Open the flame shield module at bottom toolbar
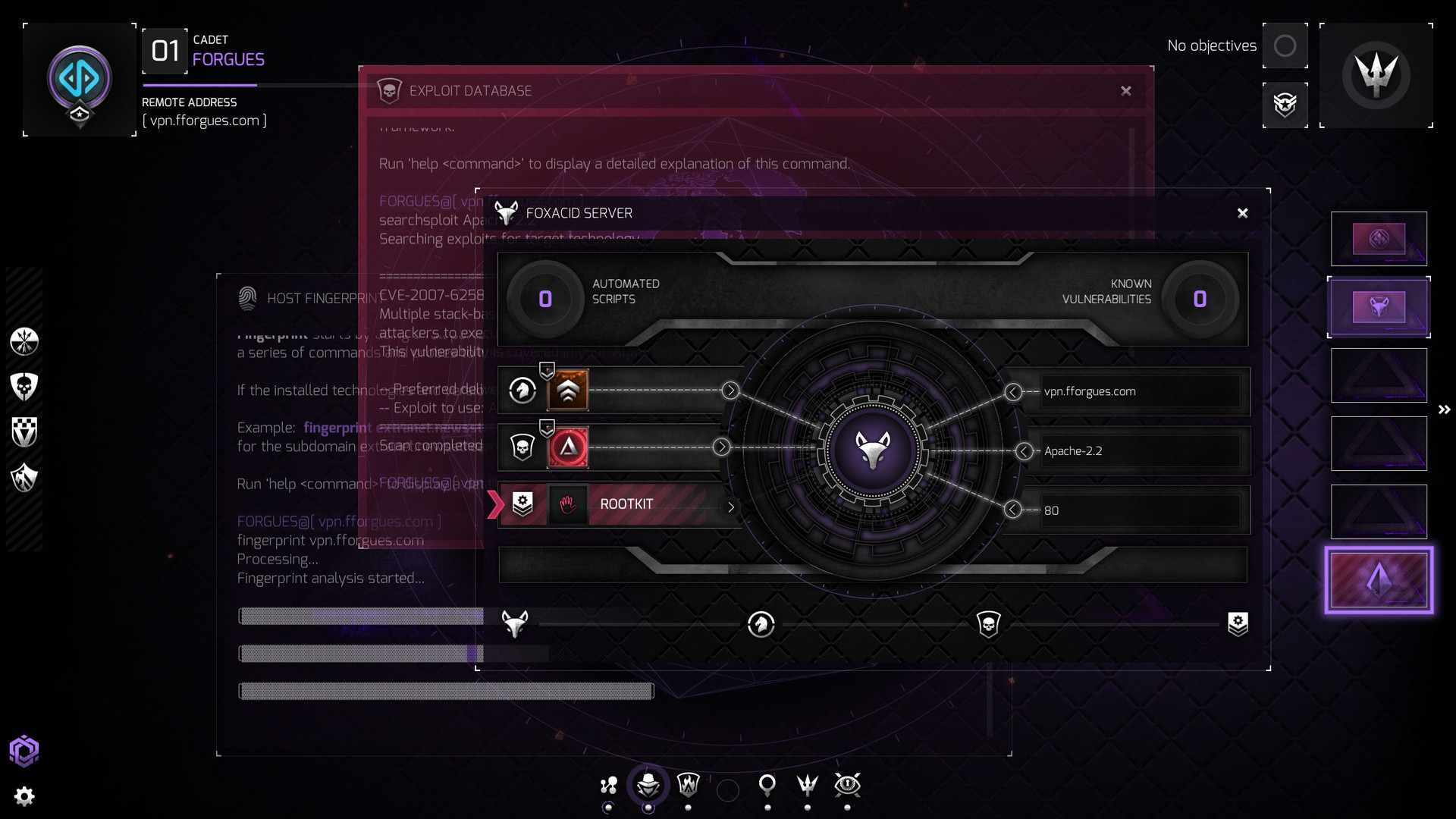 (689, 786)
